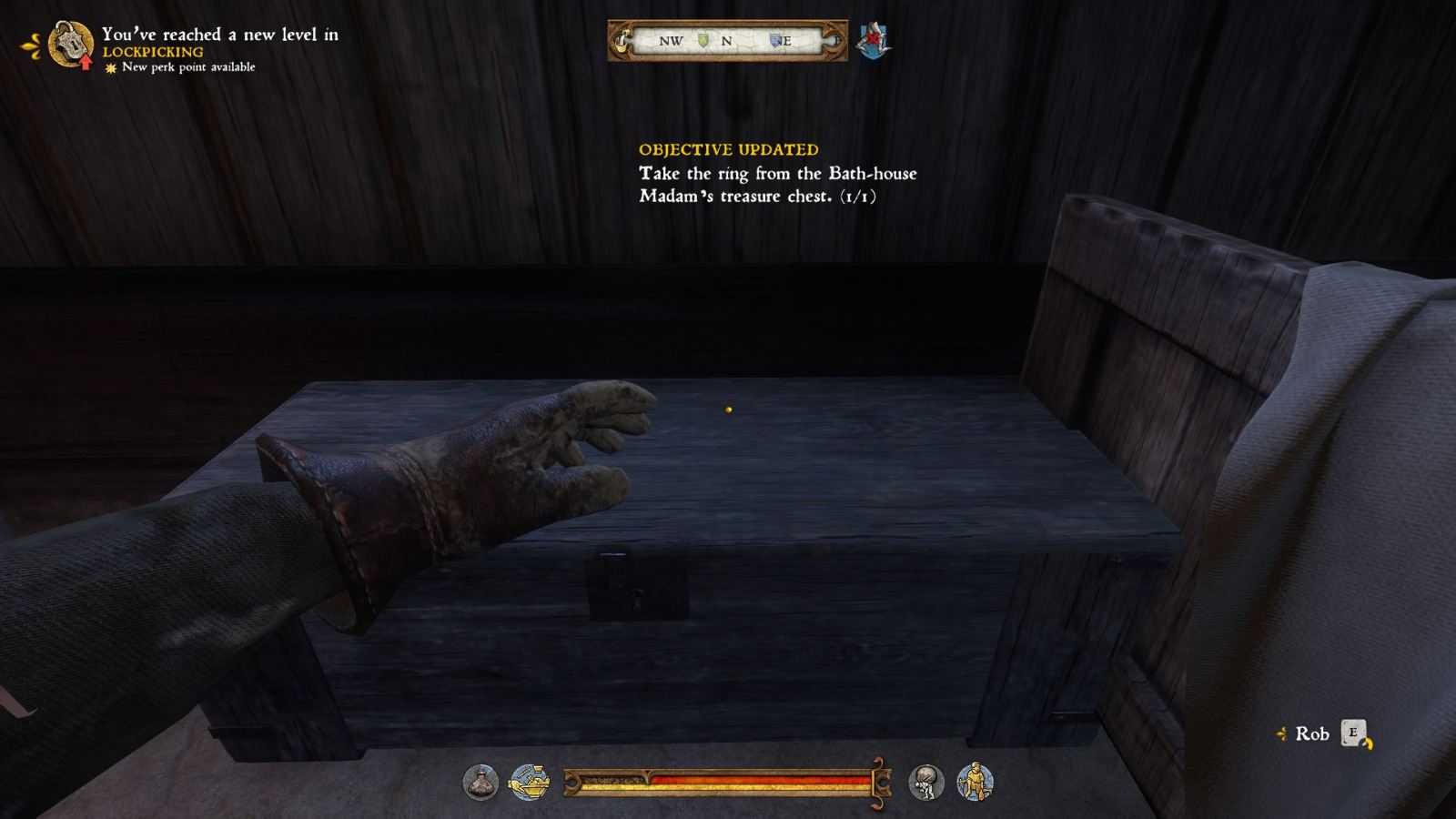The height and width of the screenshot is (819, 1456).
Task: Click the blue shield marker on the compass
Action: [776, 40]
